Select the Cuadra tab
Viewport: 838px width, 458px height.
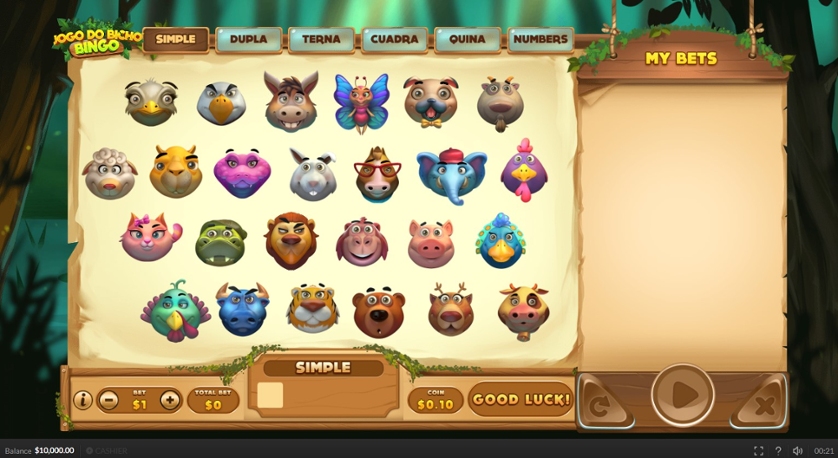coord(394,40)
